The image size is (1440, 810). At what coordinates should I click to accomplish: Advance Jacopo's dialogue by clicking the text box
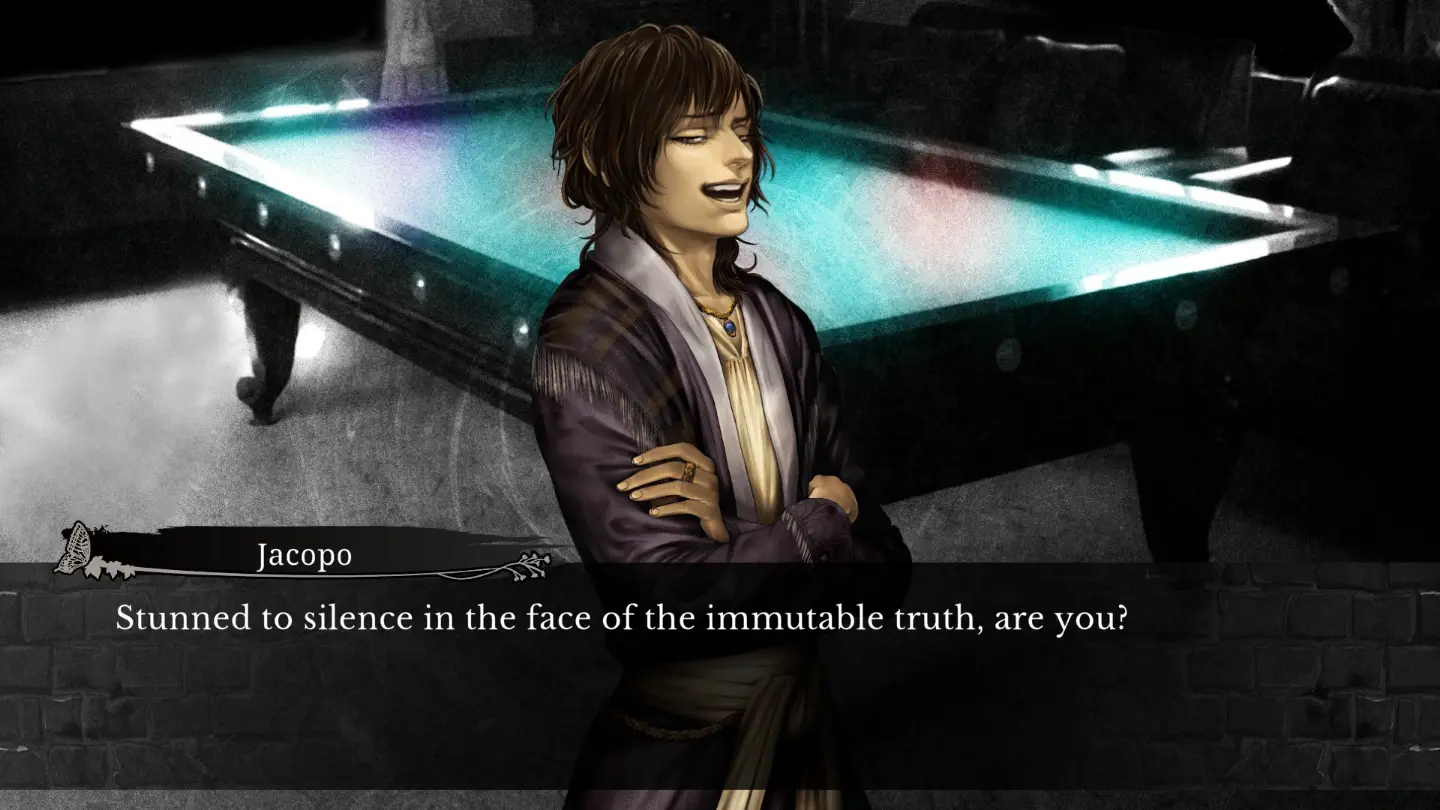tap(720, 680)
